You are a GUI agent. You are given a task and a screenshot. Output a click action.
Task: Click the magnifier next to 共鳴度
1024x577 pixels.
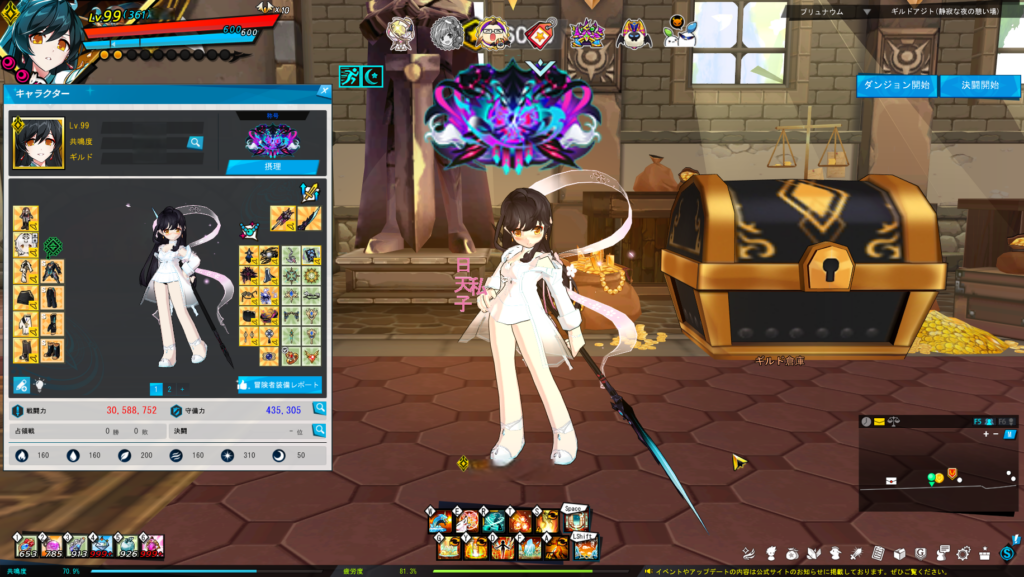click(x=195, y=143)
